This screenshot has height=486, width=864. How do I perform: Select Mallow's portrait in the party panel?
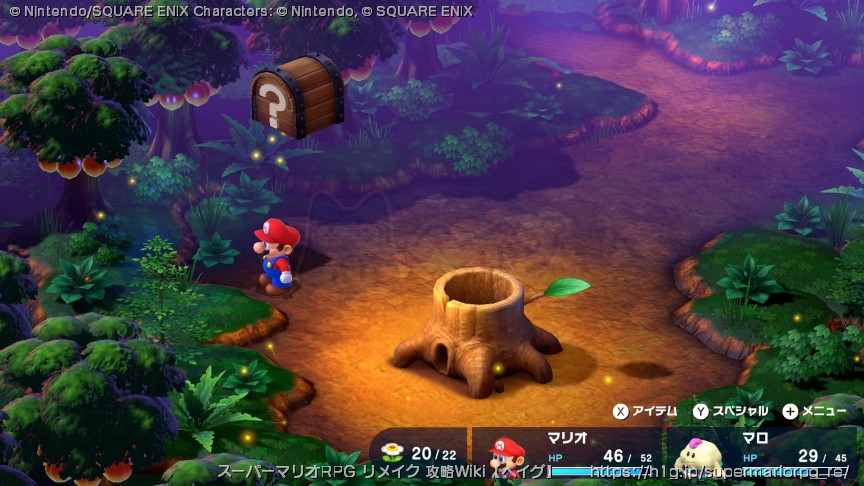pos(697,457)
